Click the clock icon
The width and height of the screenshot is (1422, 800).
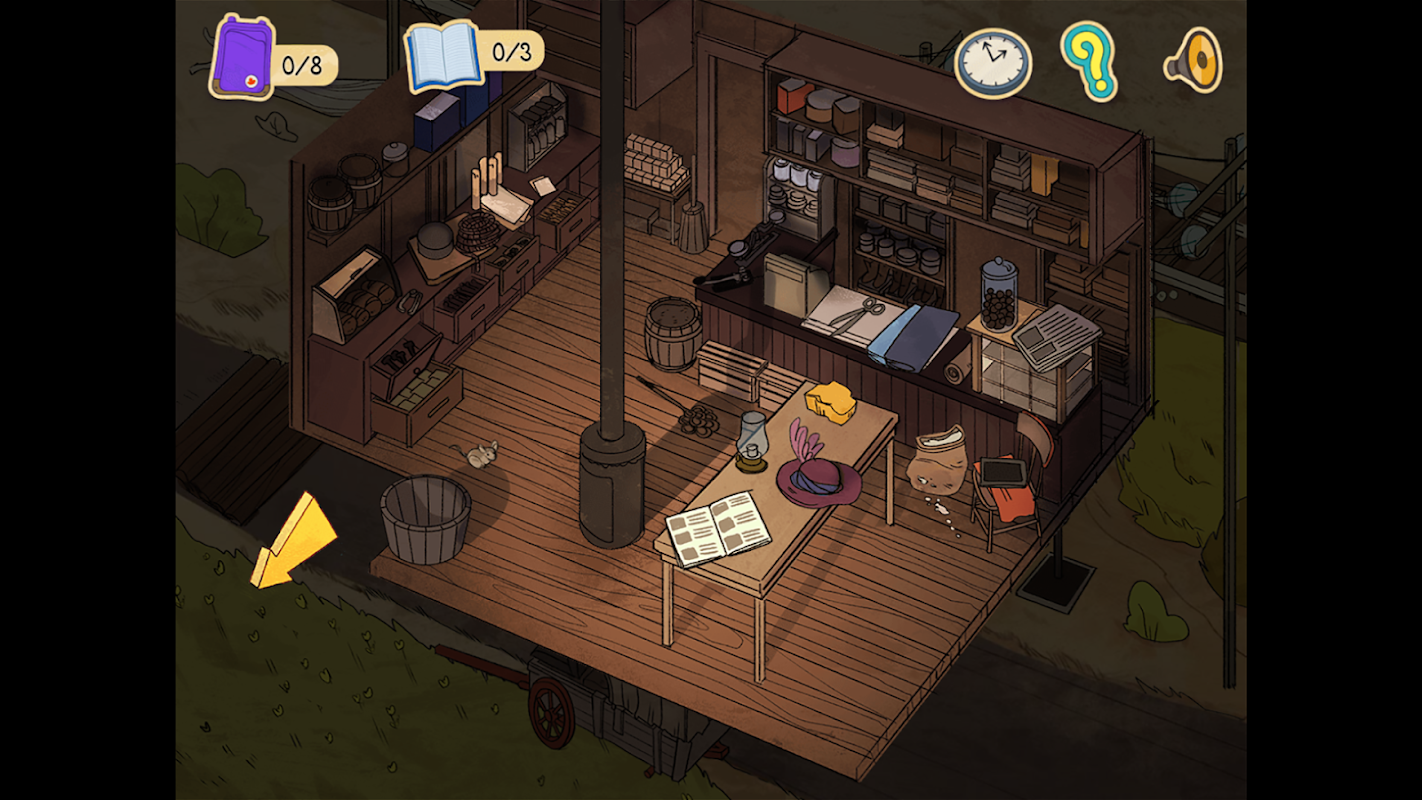point(991,62)
